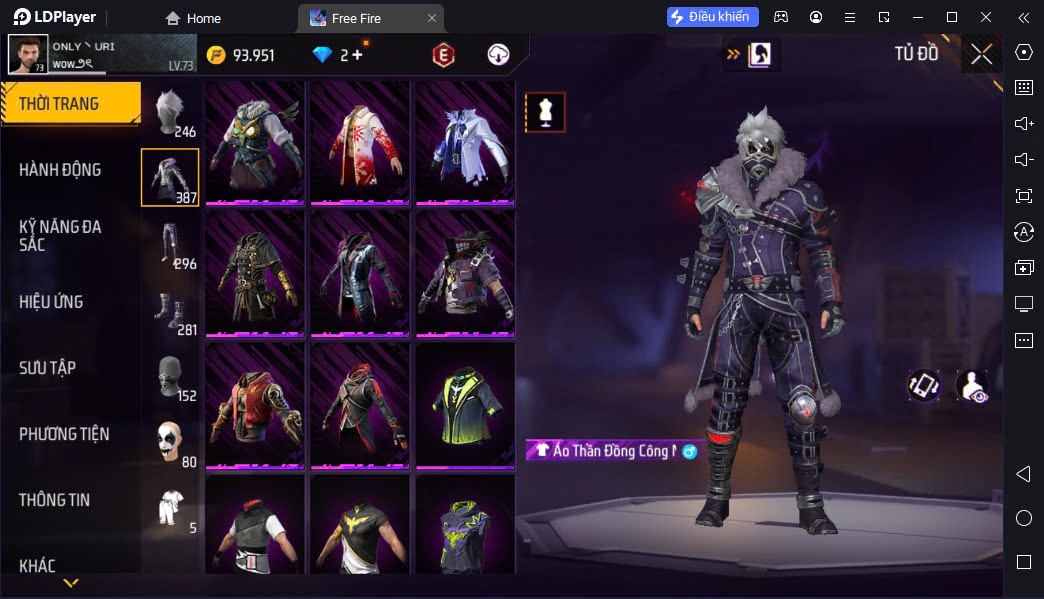The image size is (1044, 599).
Task: Switch to Phương Tiện category
Action: [x=64, y=434]
